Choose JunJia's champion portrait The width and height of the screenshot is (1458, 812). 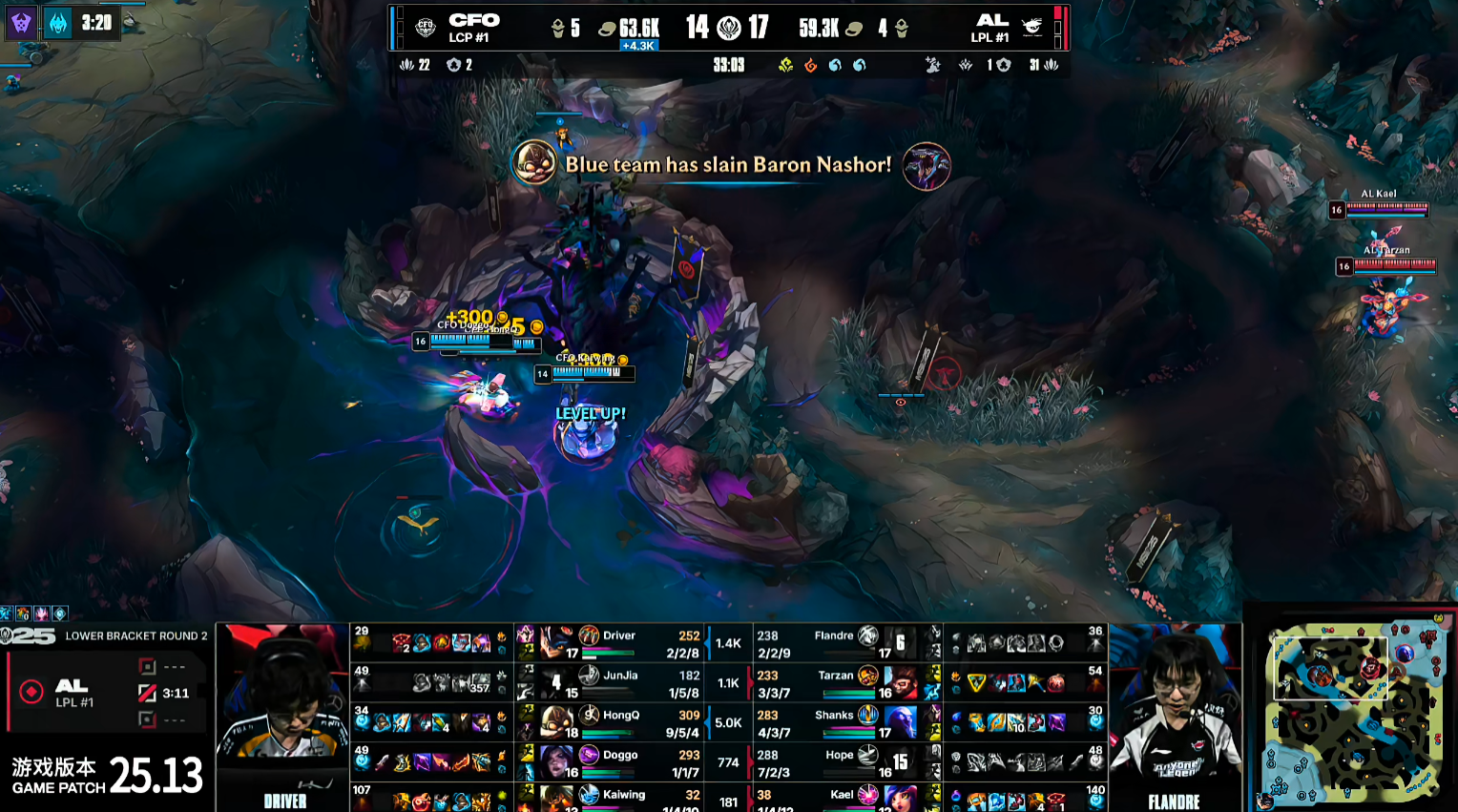[556, 681]
